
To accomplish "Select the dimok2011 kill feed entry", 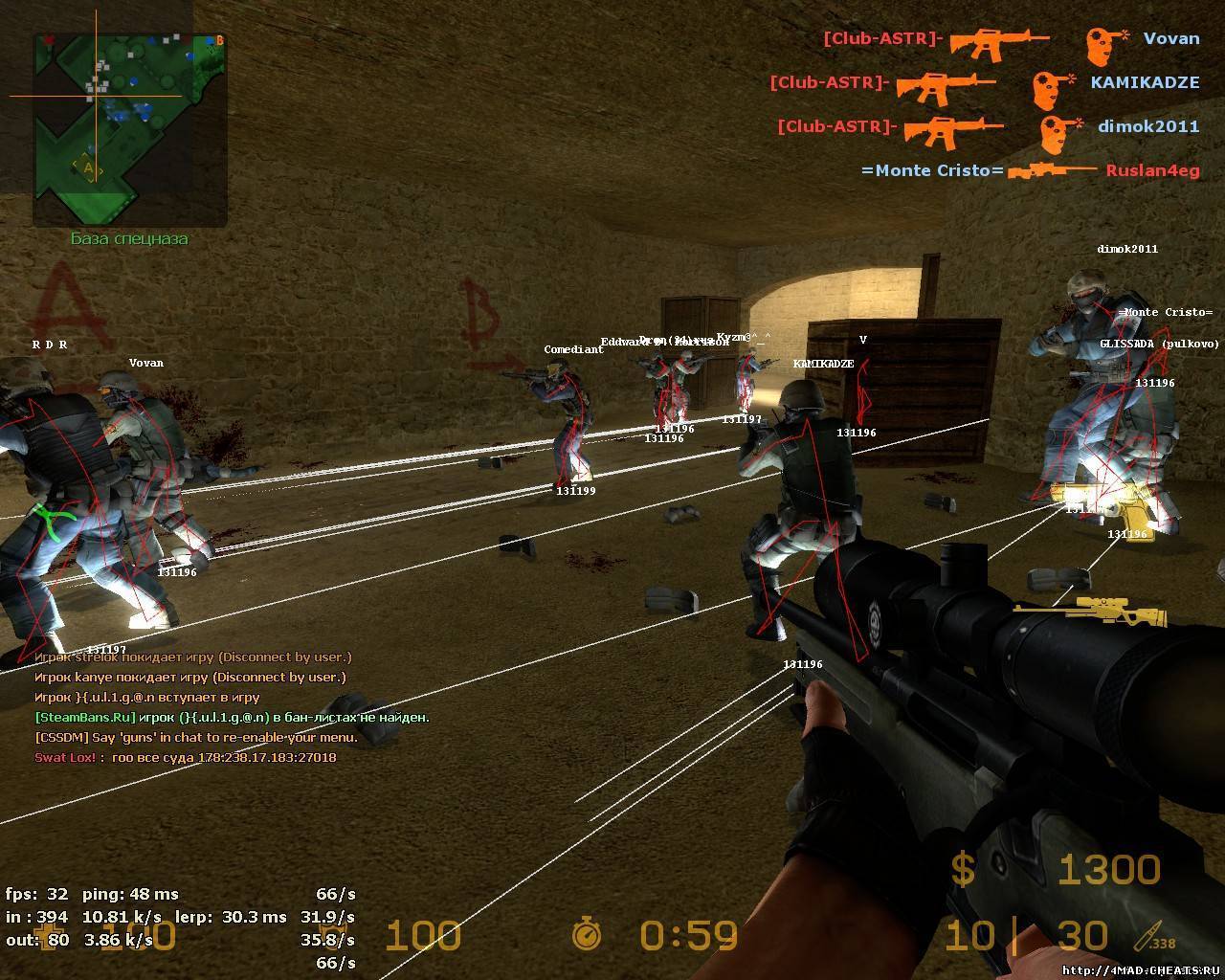I will point(988,127).
